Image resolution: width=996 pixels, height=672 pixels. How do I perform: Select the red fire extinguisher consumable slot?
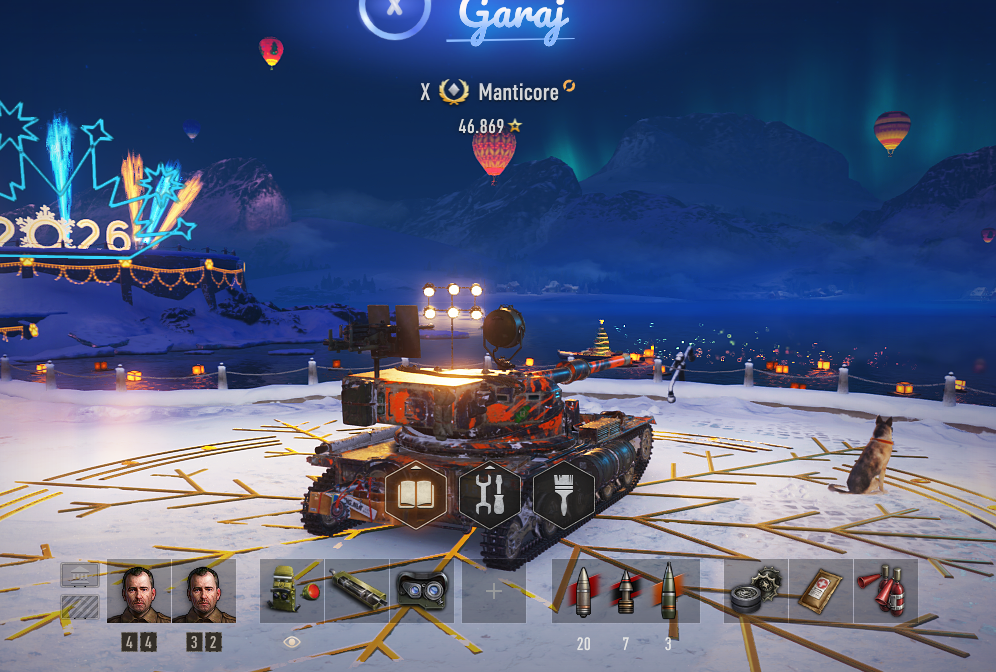point(885,591)
